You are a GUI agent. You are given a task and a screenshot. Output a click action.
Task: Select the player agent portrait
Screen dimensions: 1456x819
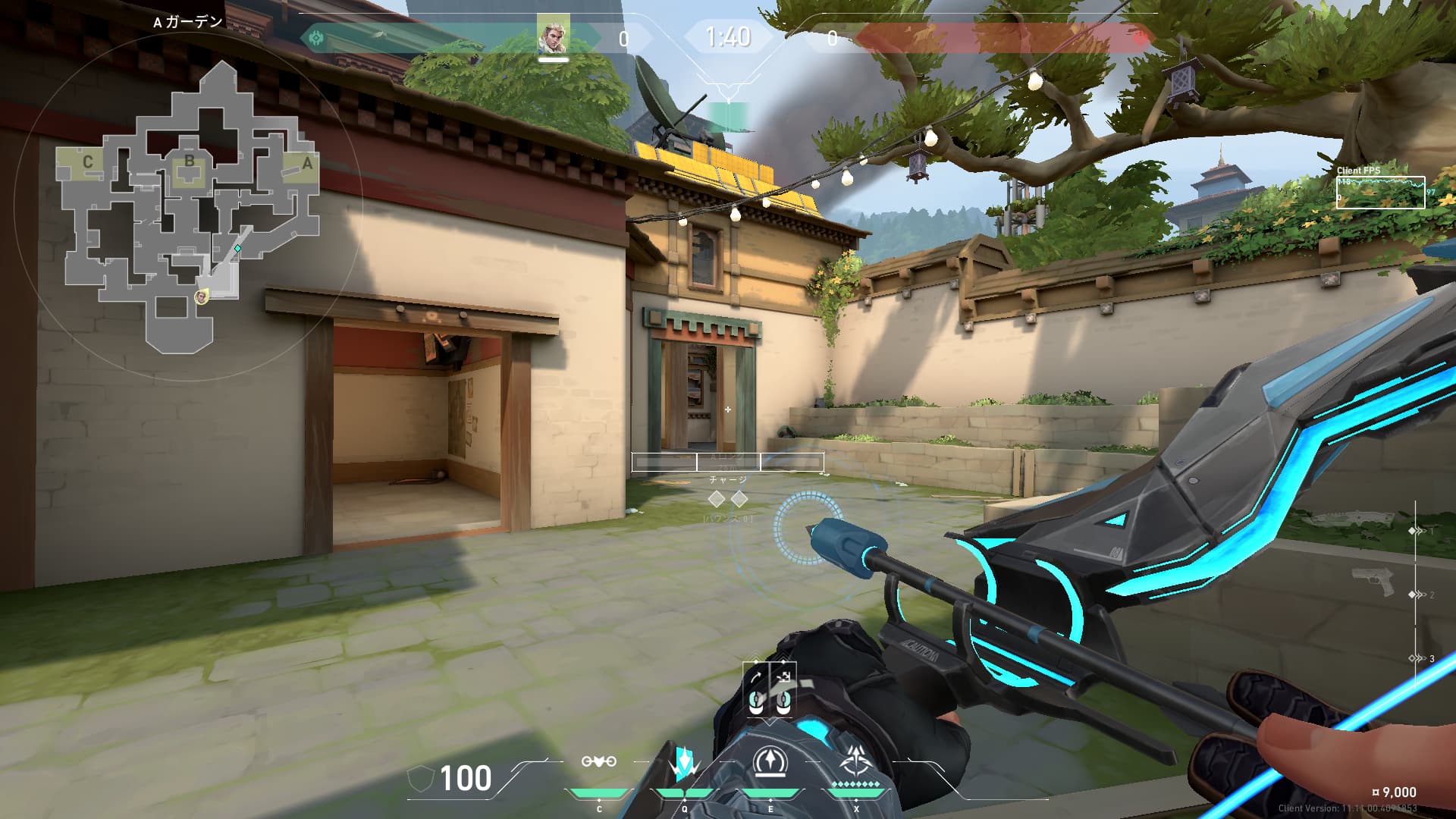(553, 36)
